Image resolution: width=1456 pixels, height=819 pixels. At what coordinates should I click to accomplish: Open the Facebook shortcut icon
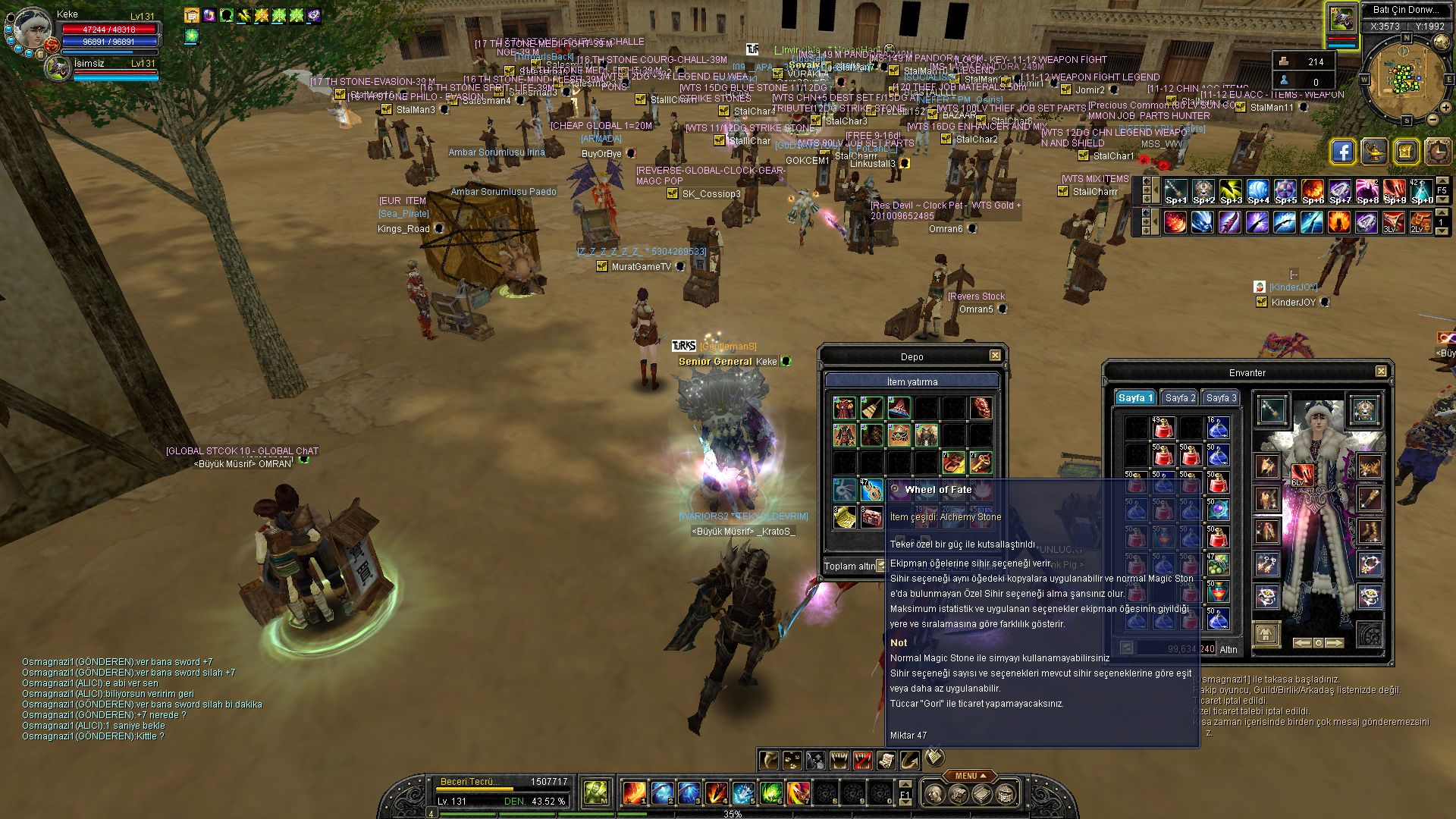point(1342,152)
